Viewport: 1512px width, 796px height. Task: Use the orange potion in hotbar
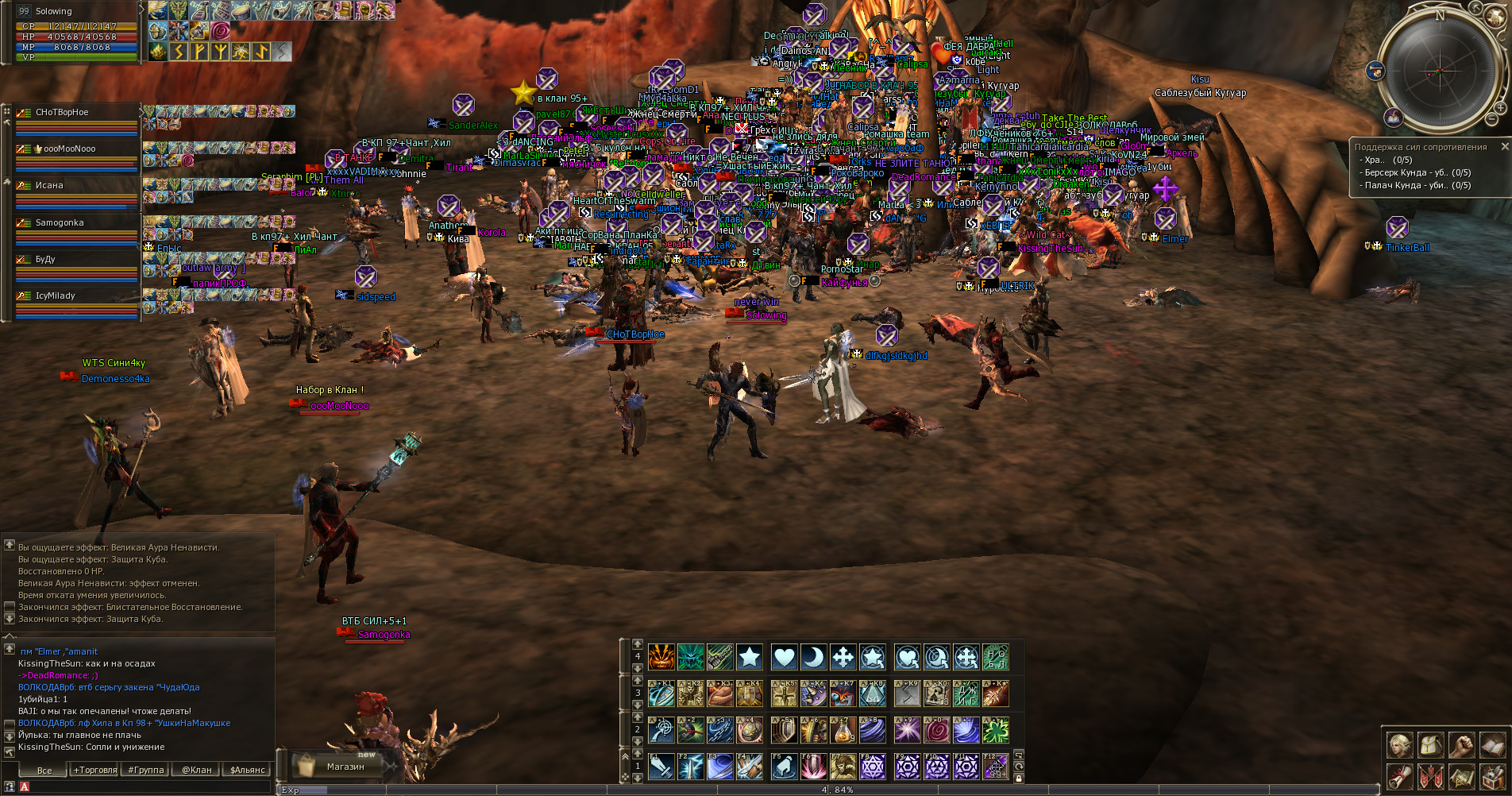843,730
